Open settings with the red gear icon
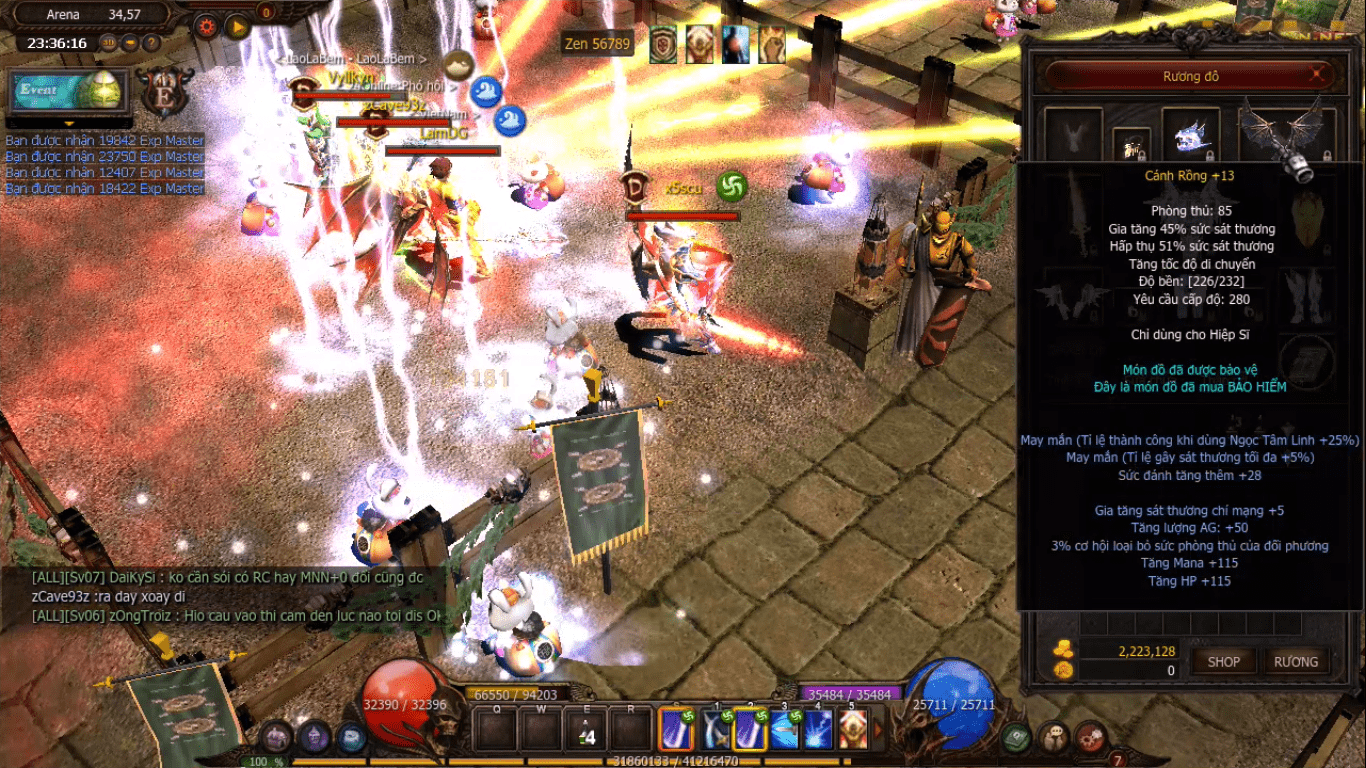1366x768 pixels. [207, 27]
